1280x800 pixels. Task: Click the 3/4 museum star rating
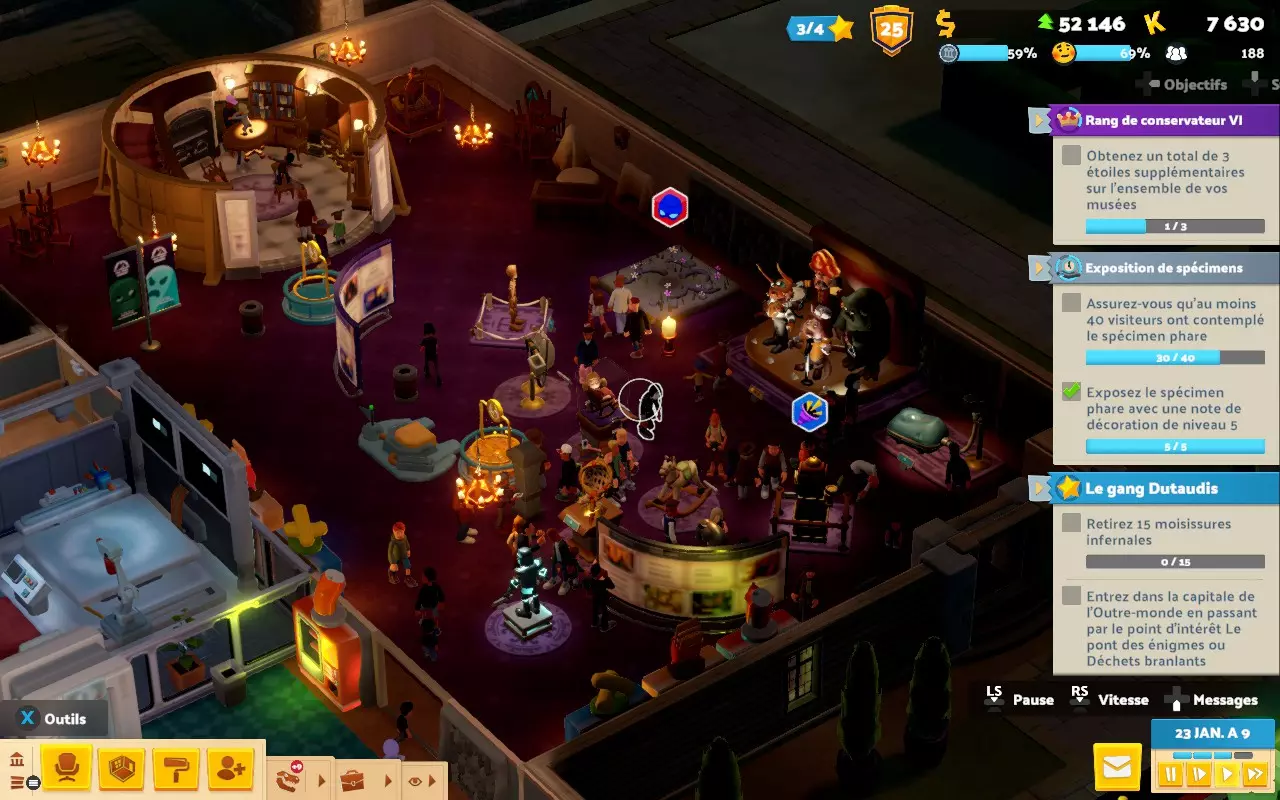point(820,28)
